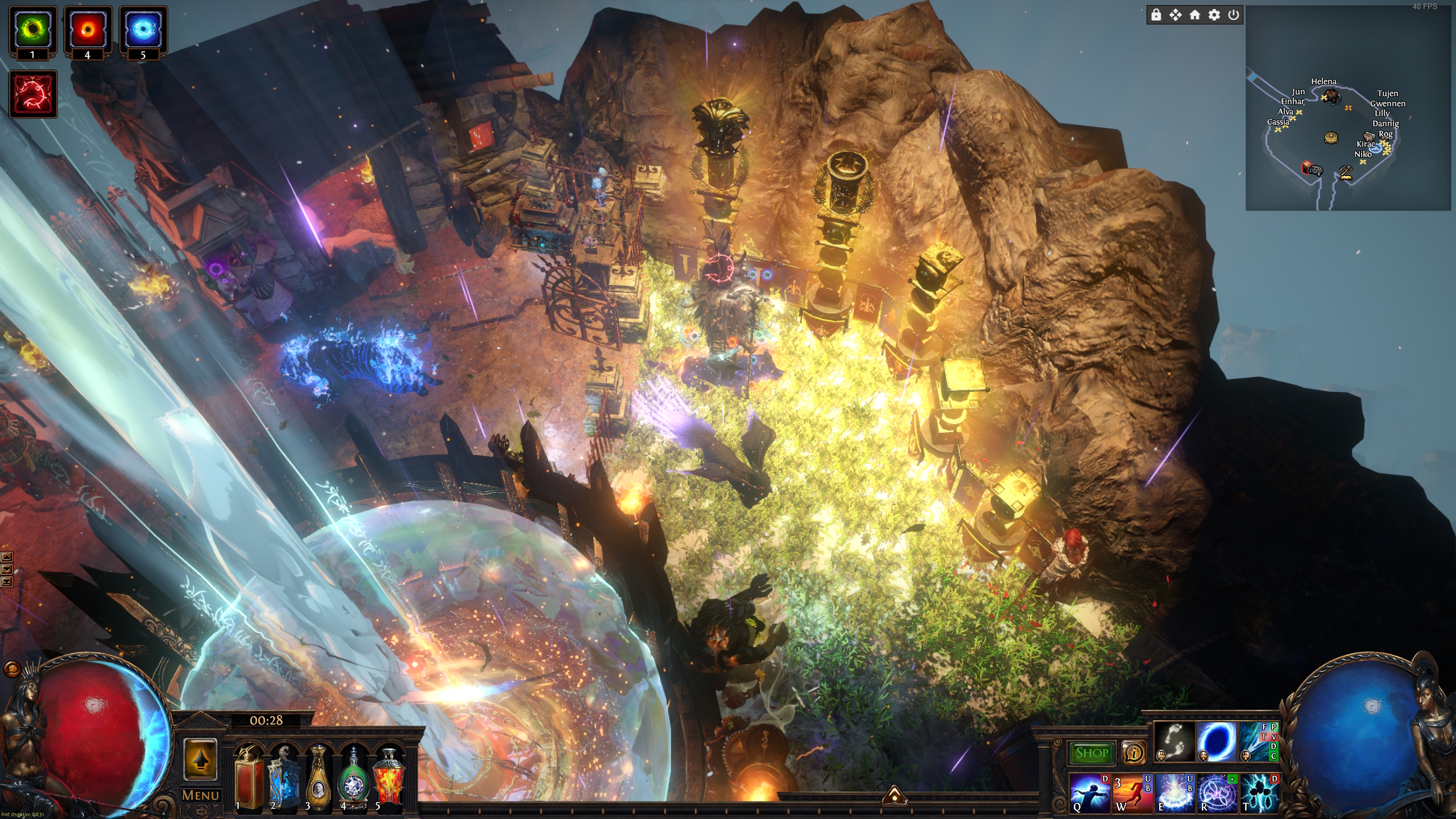The height and width of the screenshot is (819, 1456).
Task: Use the green diamond flask in slot 4
Action: [x=354, y=777]
